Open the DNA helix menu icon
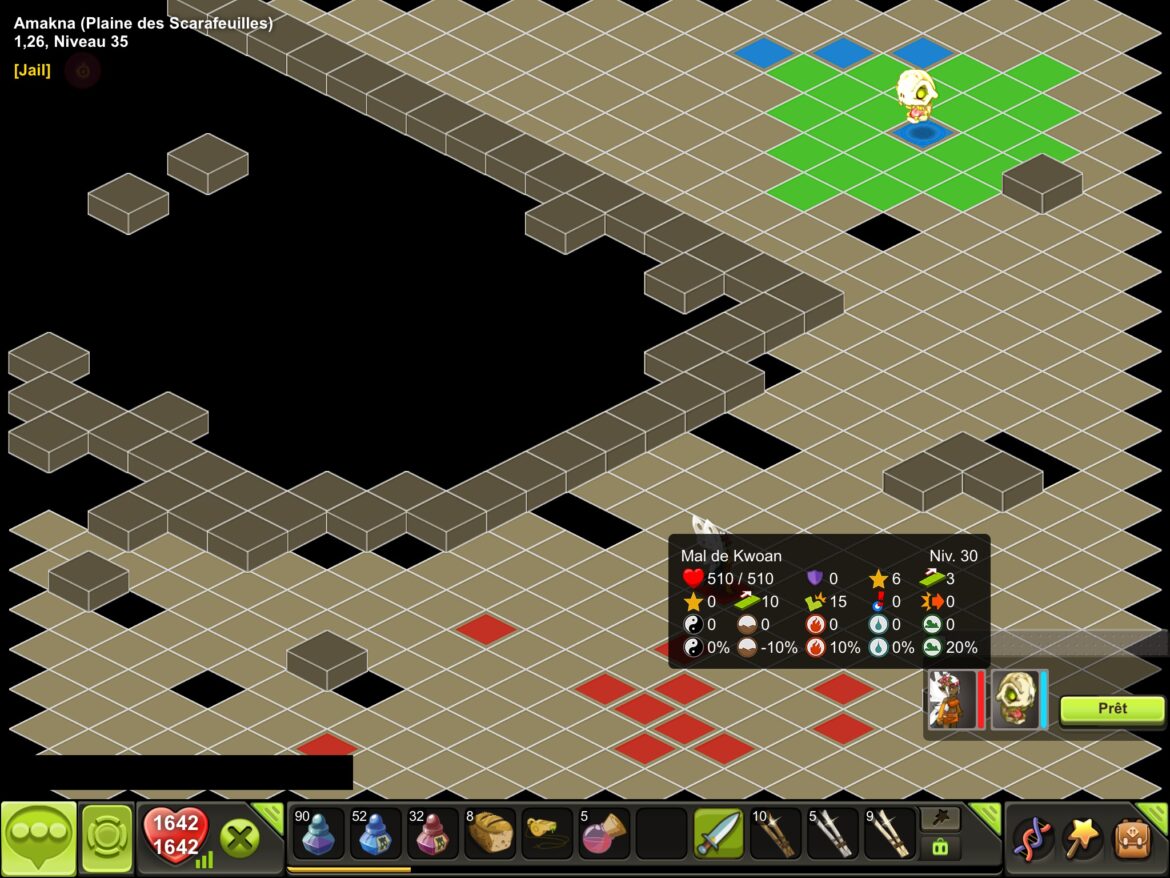This screenshot has height=878, width=1170. 1033,838
